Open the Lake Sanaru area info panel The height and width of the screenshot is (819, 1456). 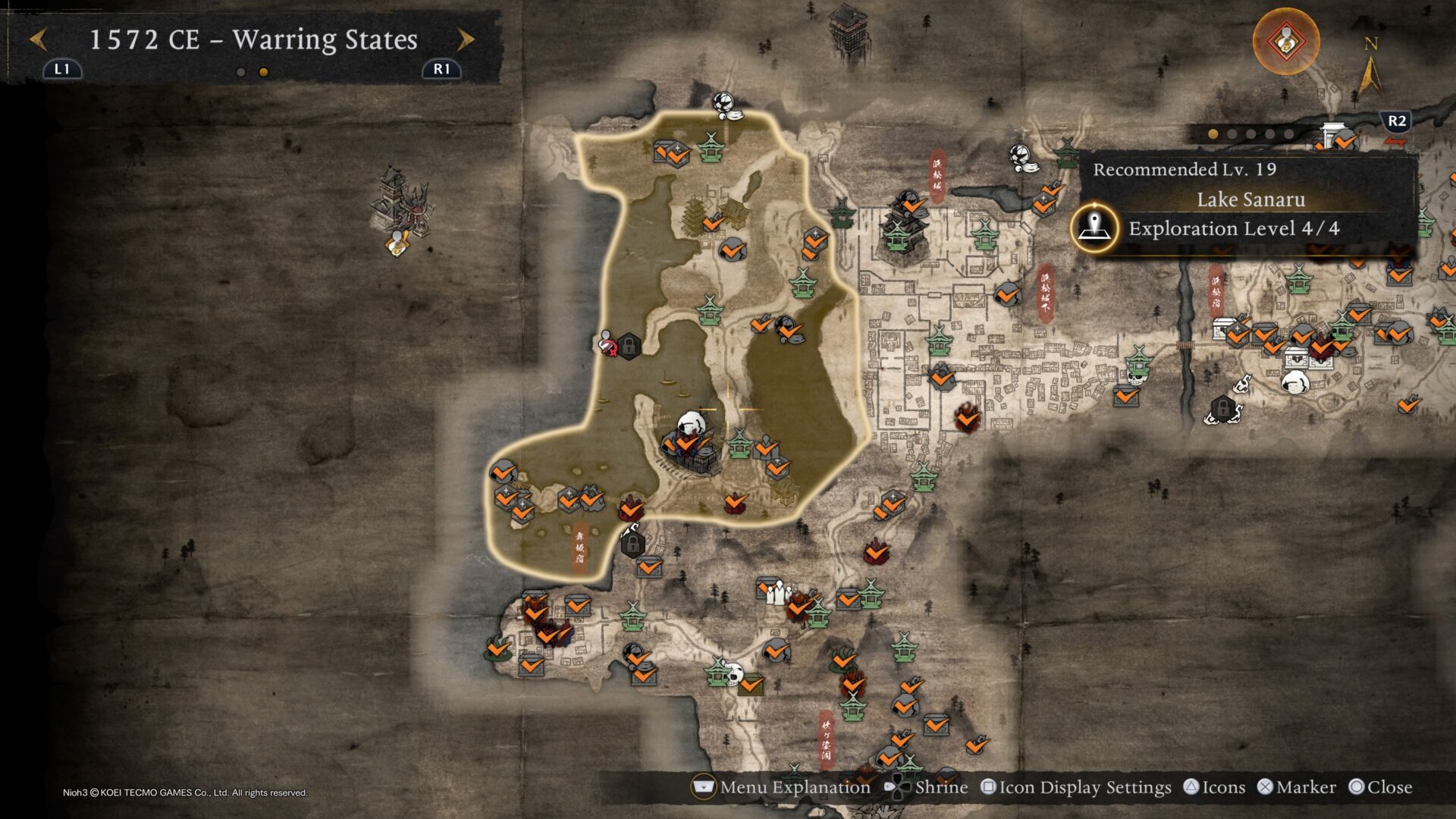[1250, 200]
